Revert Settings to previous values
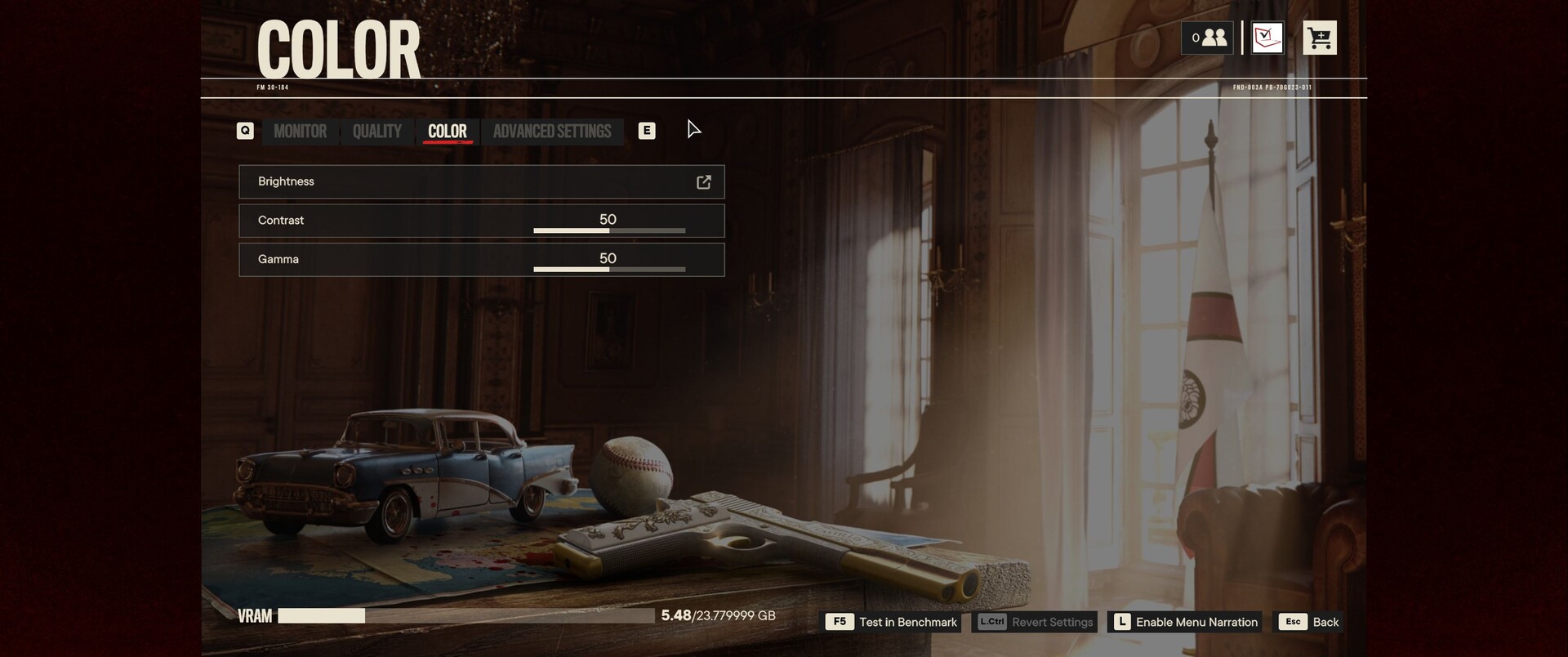The height and width of the screenshot is (657, 1568). (x=1036, y=622)
